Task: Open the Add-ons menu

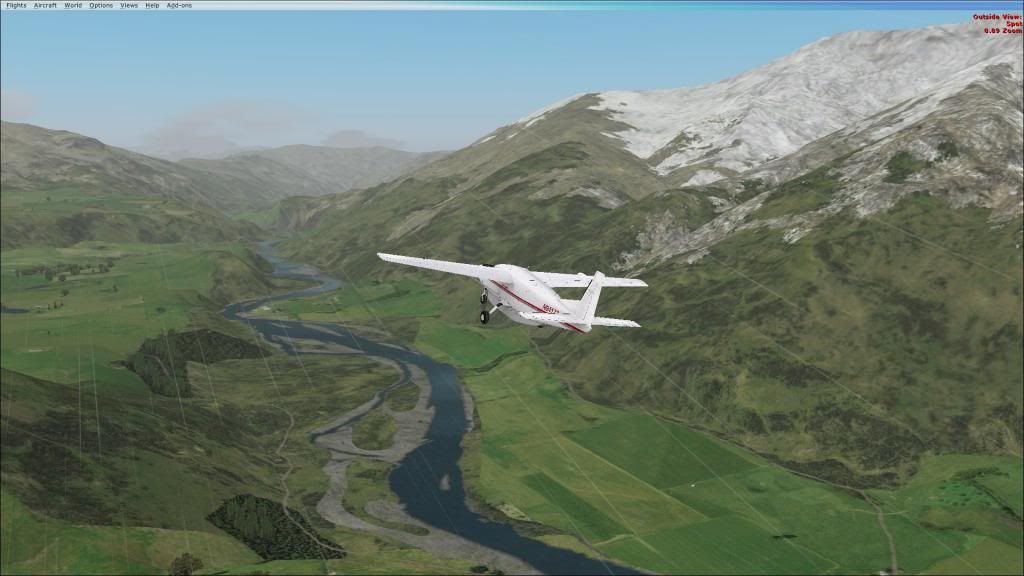Action: coord(178,5)
